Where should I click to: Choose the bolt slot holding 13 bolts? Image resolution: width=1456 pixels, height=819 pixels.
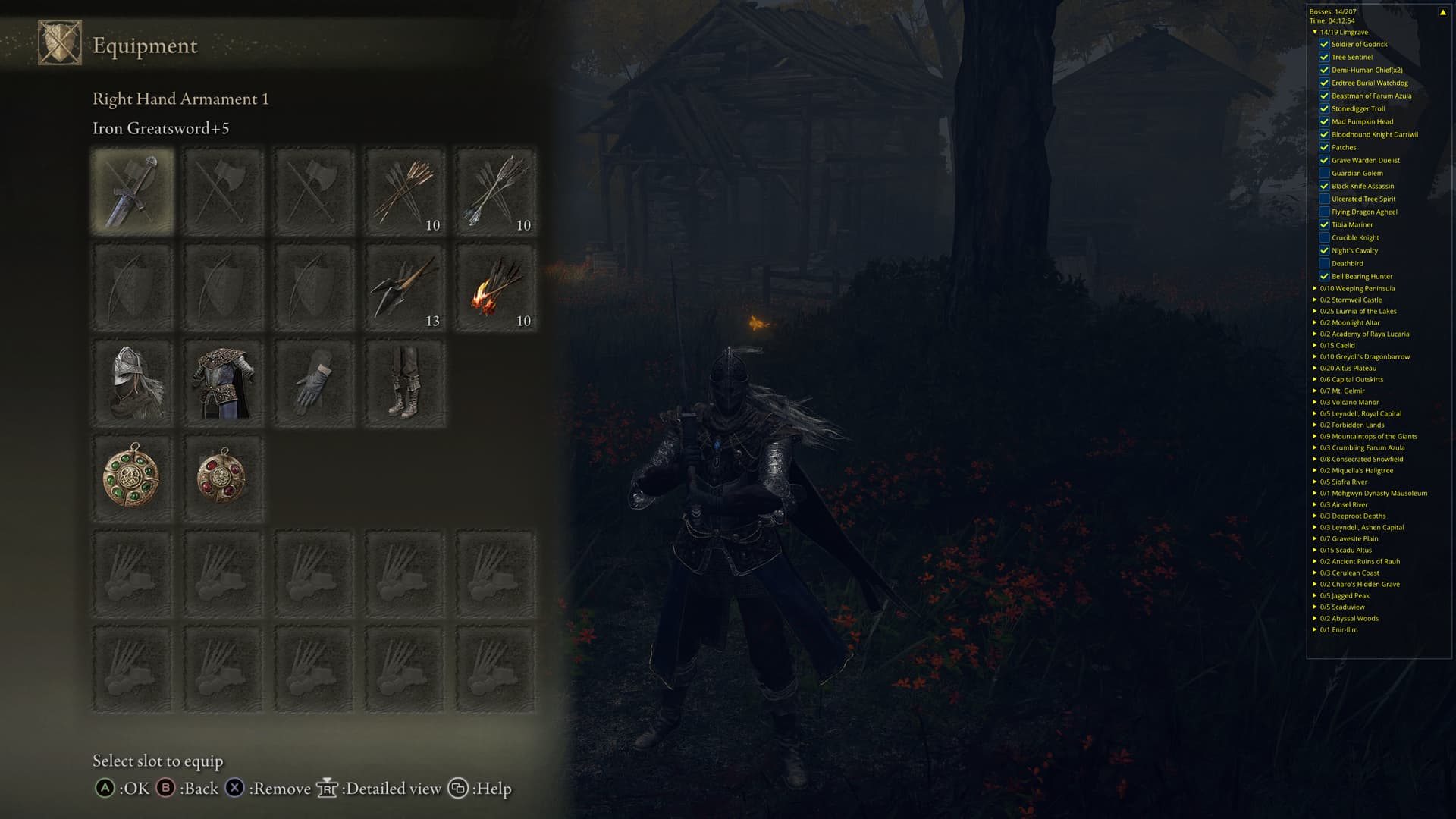coord(405,287)
